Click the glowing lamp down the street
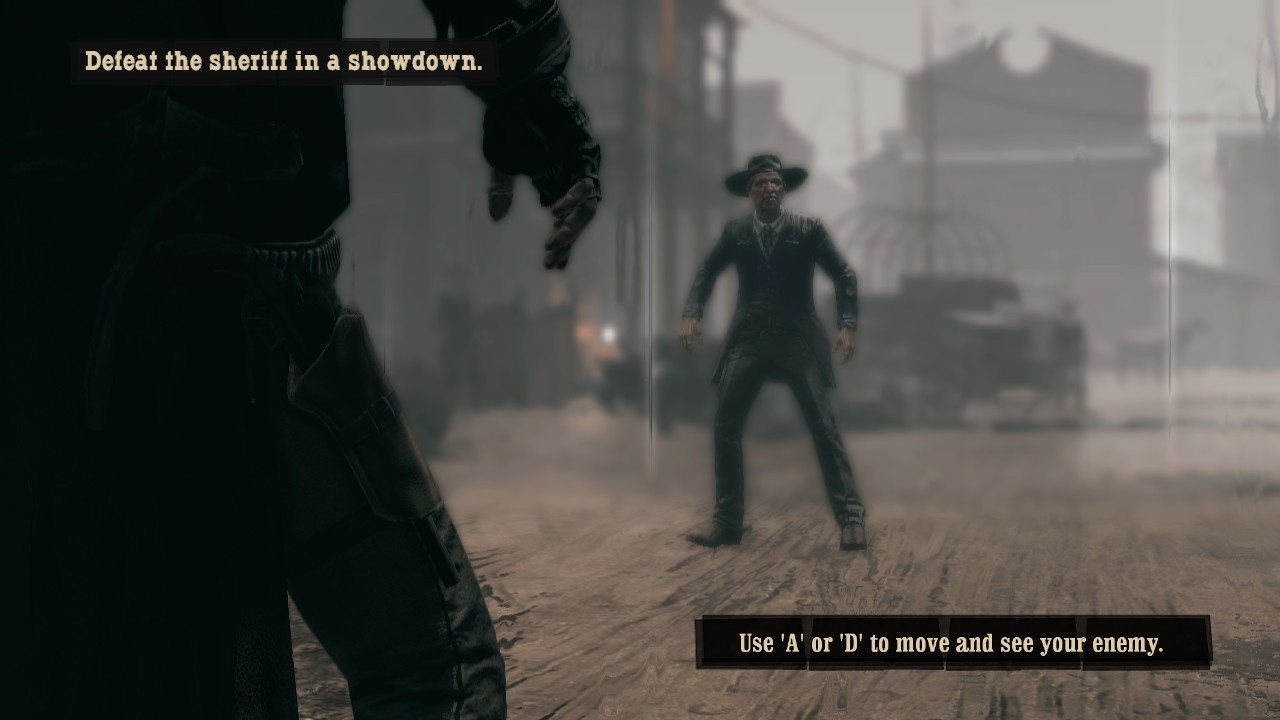The height and width of the screenshot is (720, 1280). 607,335
